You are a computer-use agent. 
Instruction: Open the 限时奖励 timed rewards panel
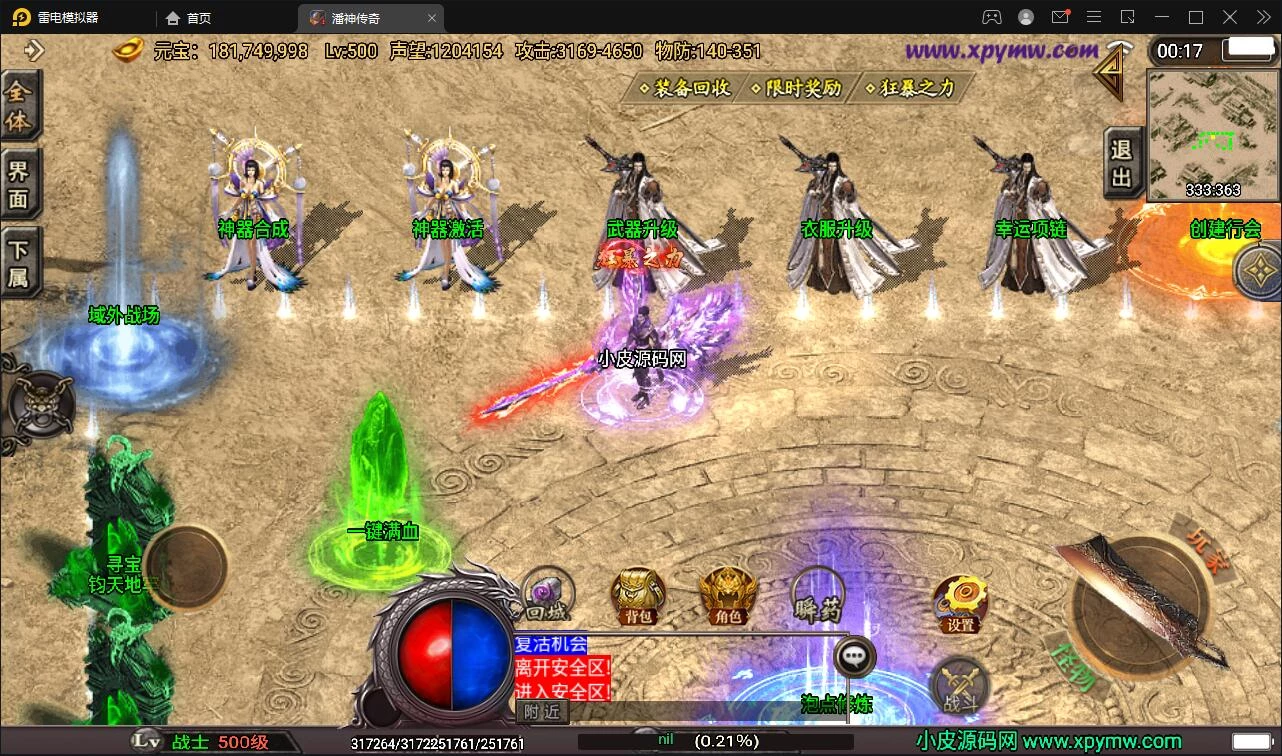click(x=797, y=88)
